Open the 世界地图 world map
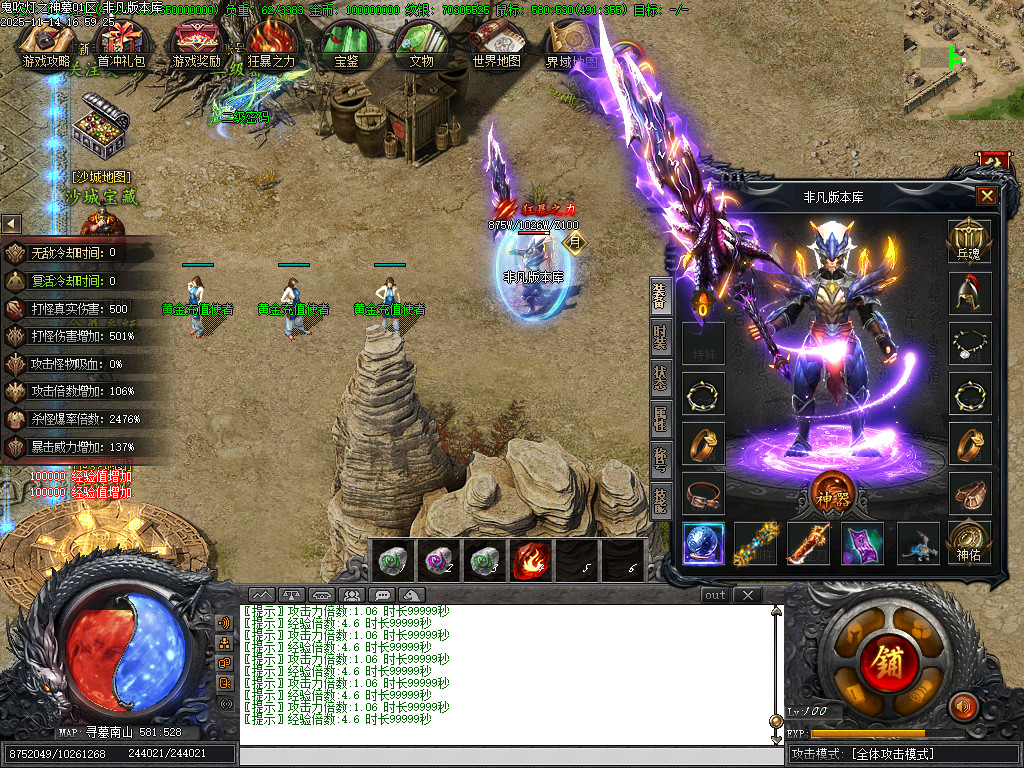The height and width of the screenshot is (768, 1024). 496,44
